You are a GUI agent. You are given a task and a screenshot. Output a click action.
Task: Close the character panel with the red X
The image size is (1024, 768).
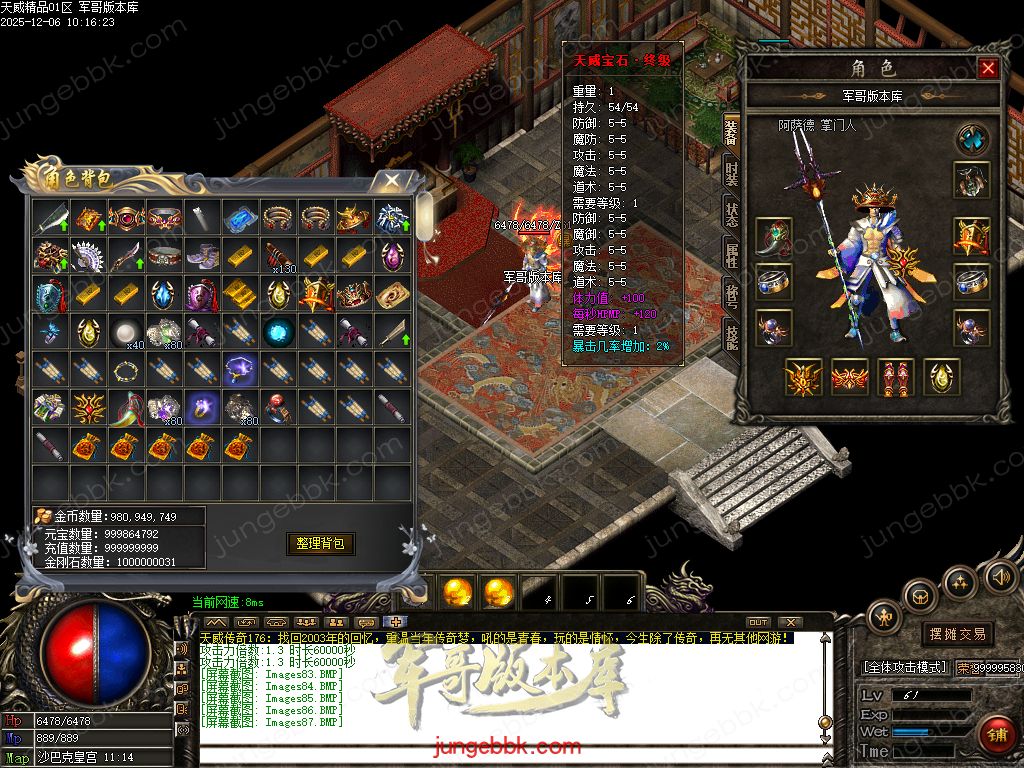(x=988, y=68)
